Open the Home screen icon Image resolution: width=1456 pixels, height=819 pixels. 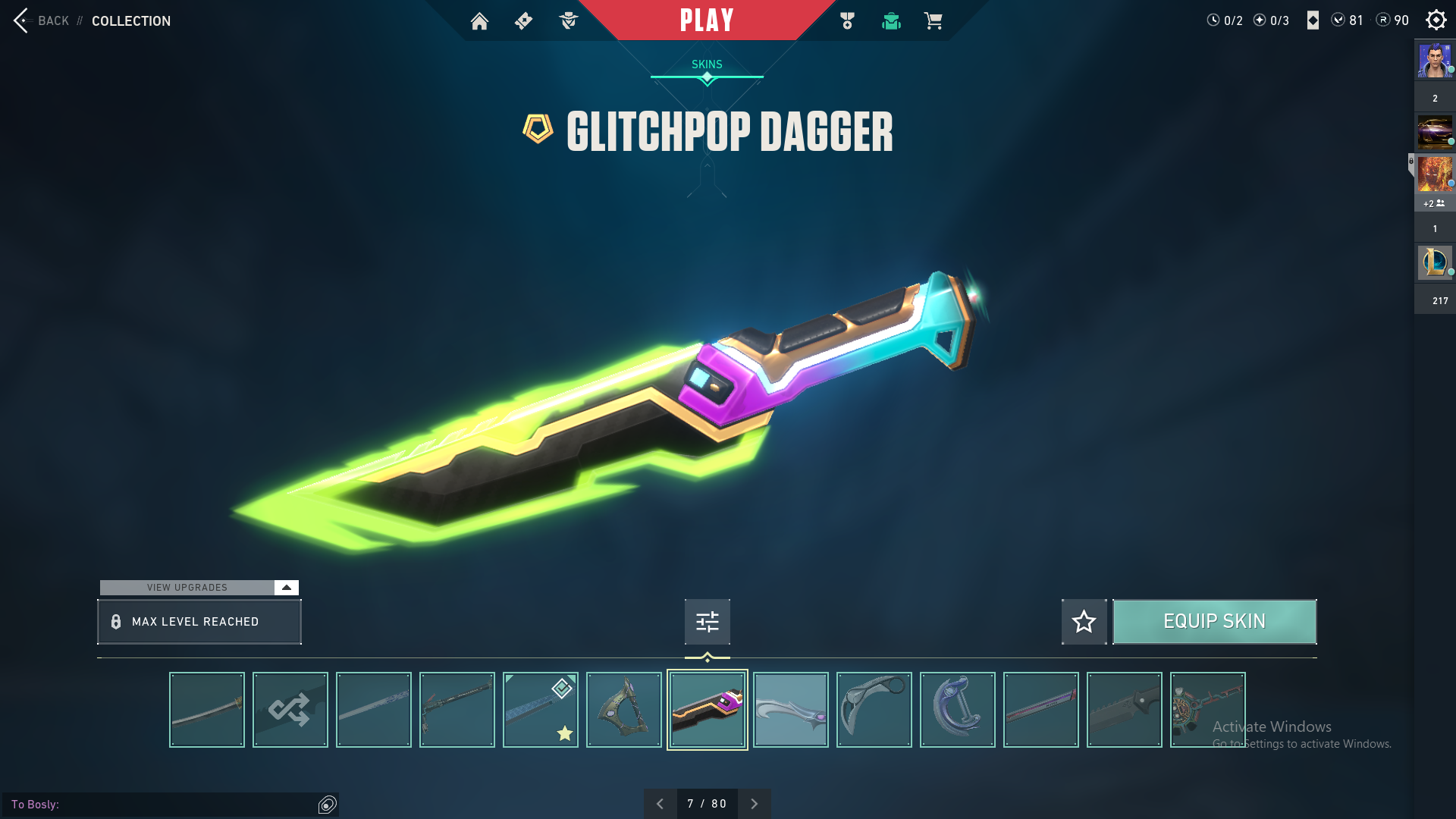click(479, 21)
